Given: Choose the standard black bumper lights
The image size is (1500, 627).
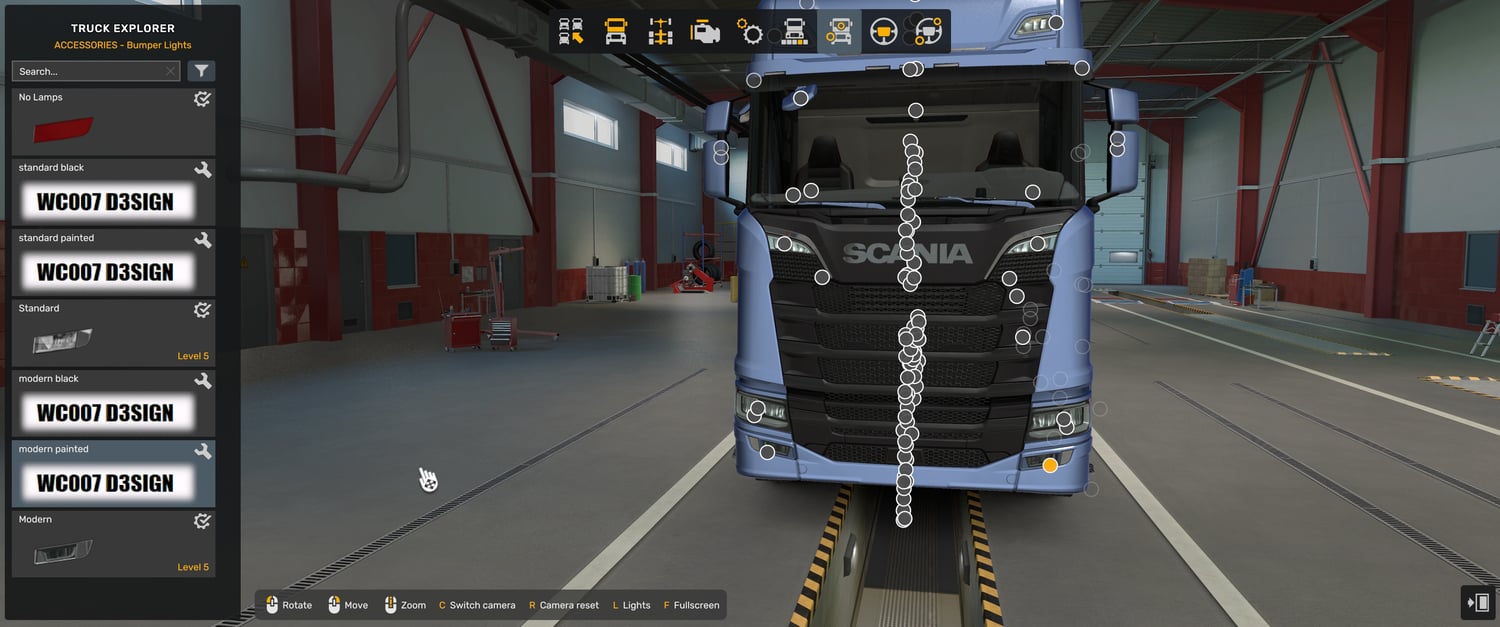Looking at the screenshot, I should 113,192.
